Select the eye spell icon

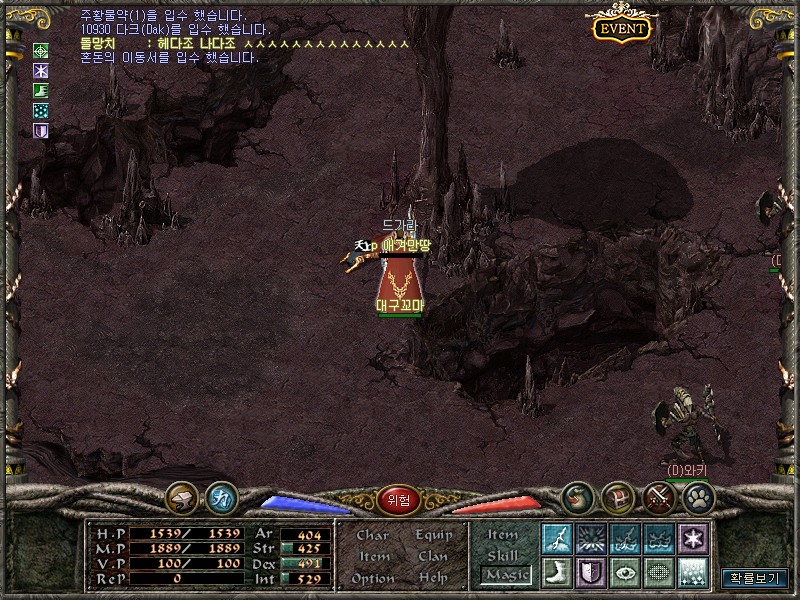click(624, 572)
